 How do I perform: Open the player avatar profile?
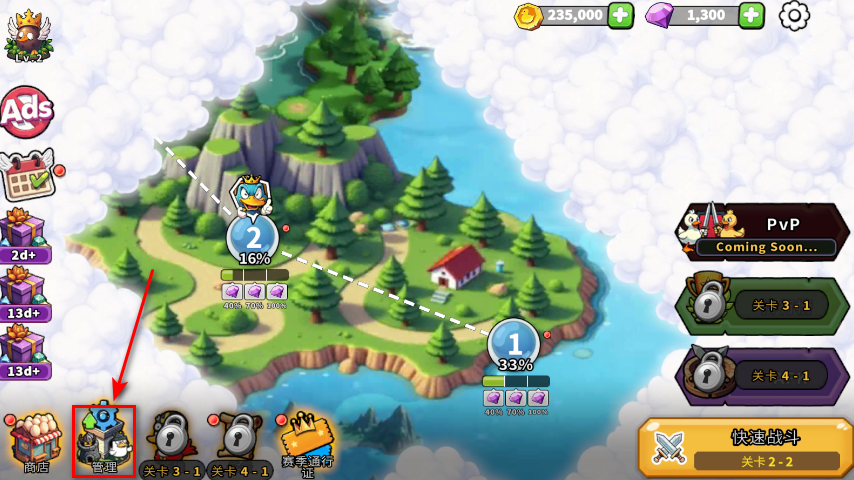27,35
